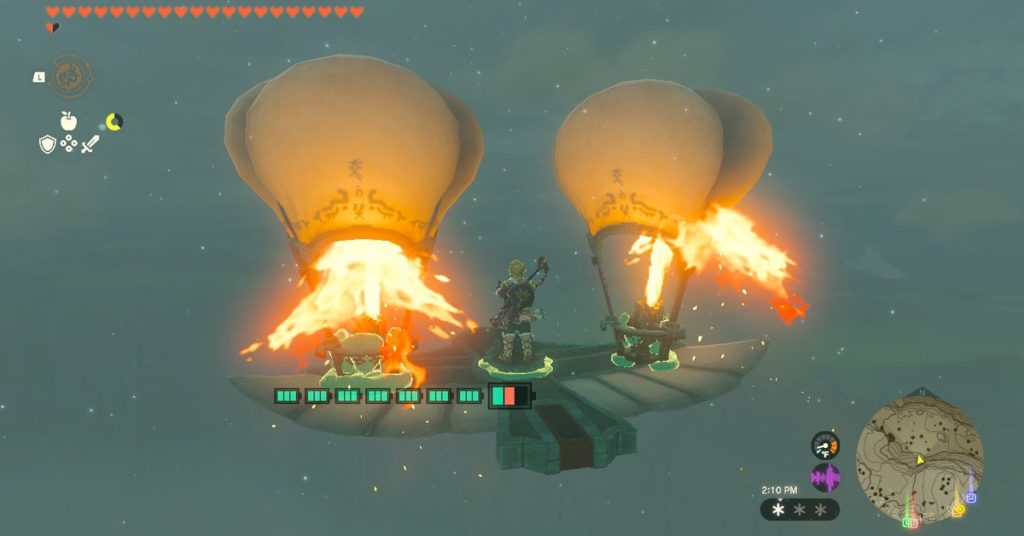Viewport: 1024px width, 536px height.
Task: Select the green map pin on the minimap
Action: pyautogui.click(x=910, y=521)
